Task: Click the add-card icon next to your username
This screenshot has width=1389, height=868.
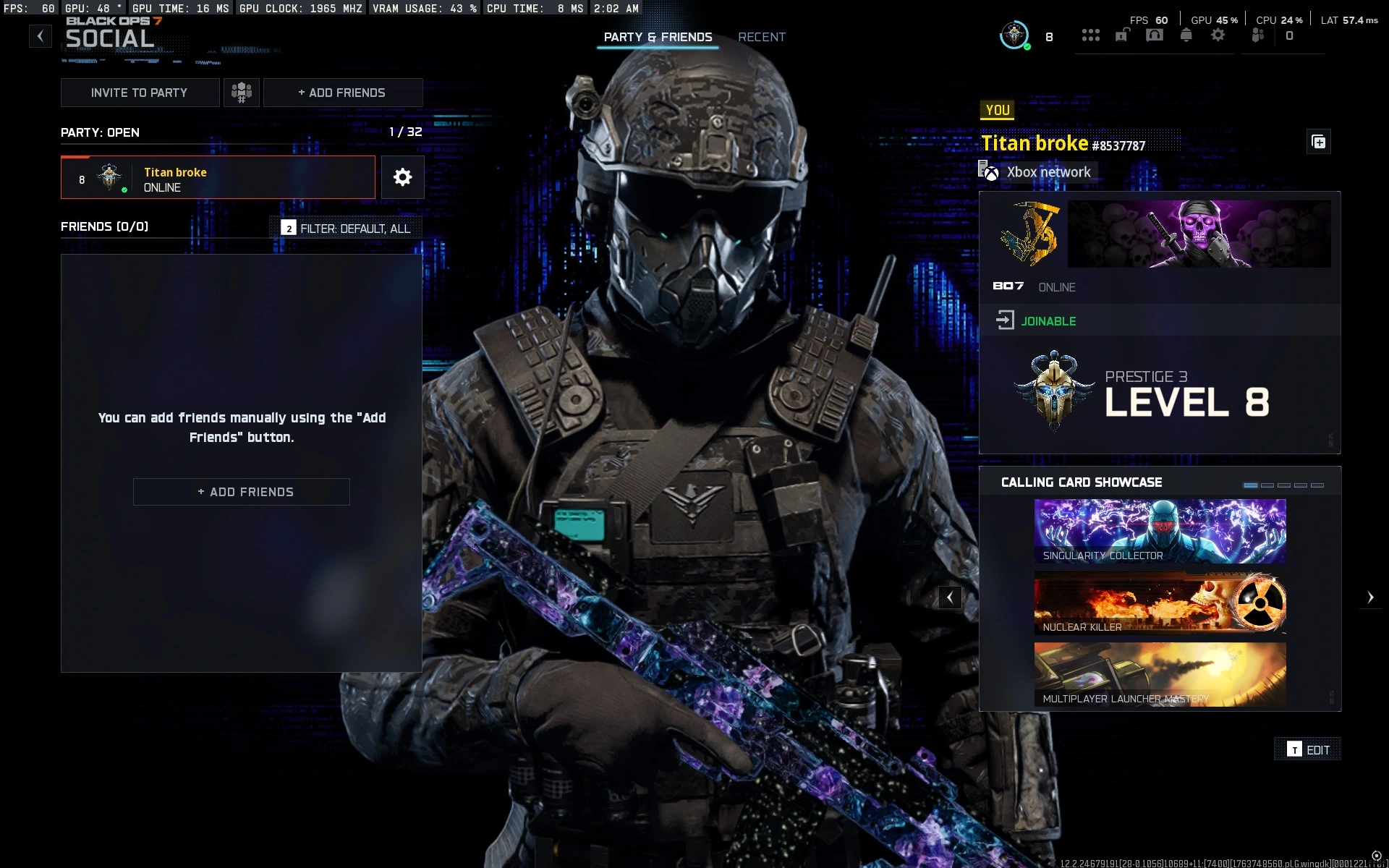Action: [1318, 142]
